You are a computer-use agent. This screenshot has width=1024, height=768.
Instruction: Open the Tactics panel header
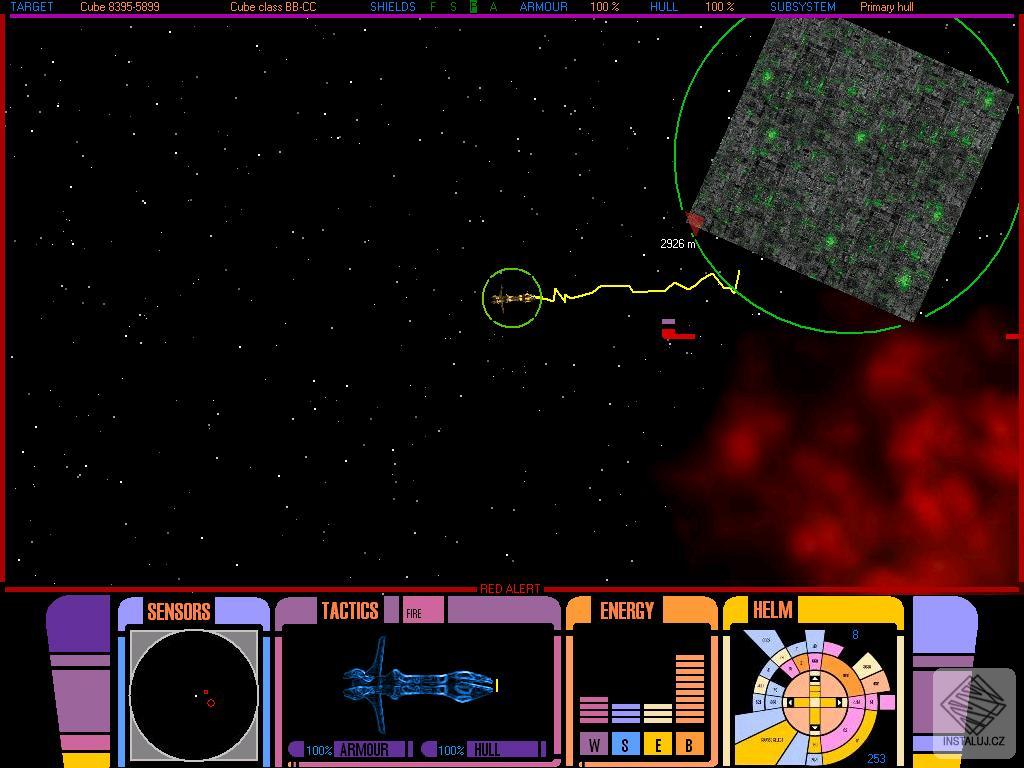pyautogui.click(x=349, y=610)
